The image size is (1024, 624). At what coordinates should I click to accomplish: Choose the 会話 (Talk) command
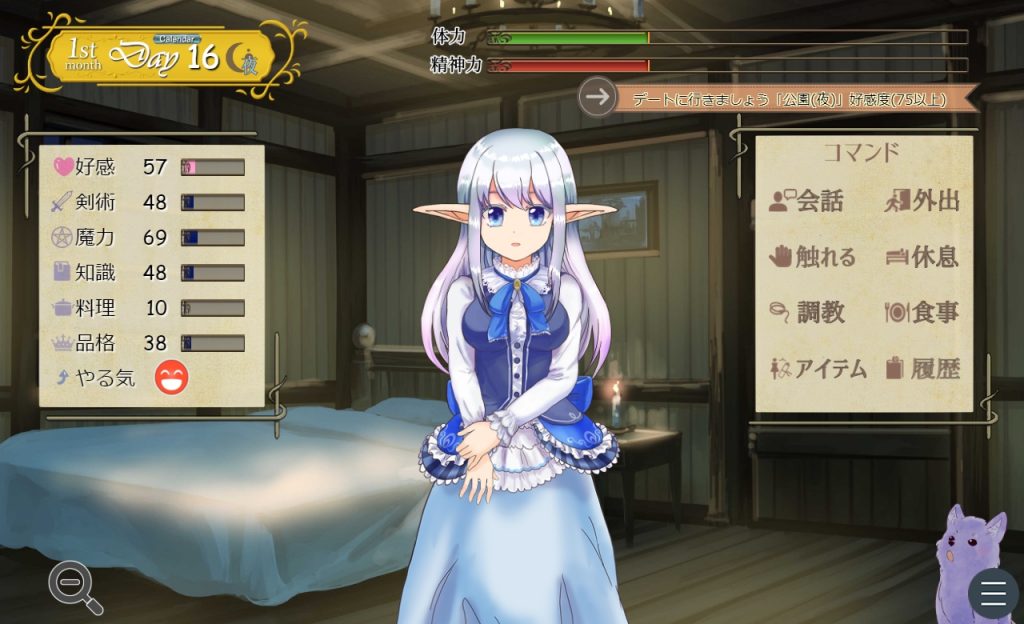coord(807,201)
